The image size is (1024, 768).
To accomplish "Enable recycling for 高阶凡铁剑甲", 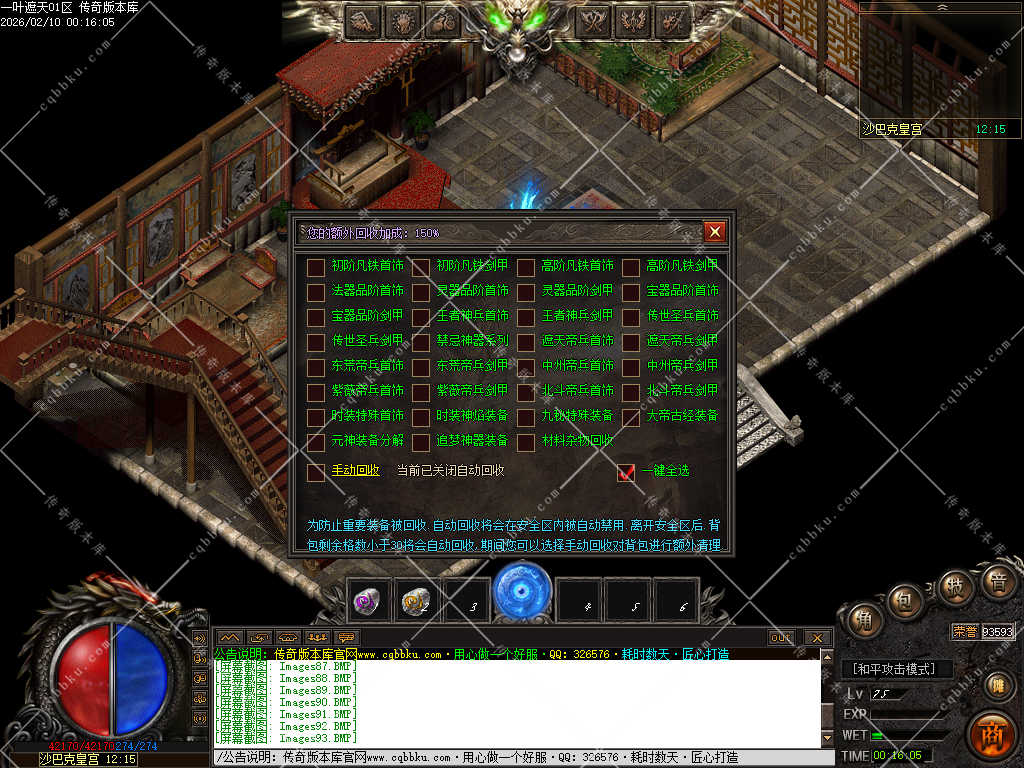I will pyautogui.click(x=631, y=267).
